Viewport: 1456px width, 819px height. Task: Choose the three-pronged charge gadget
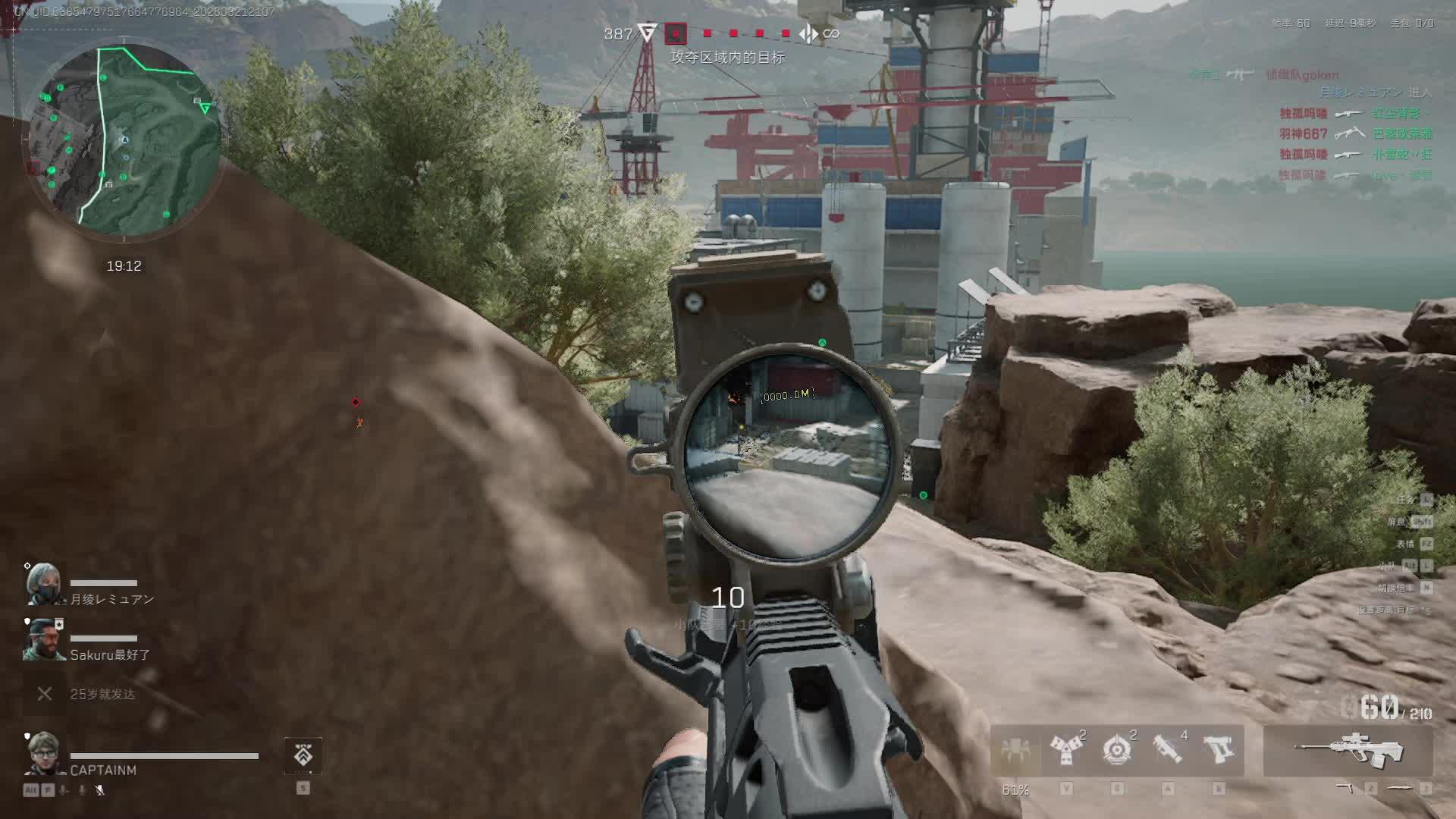point(1065,750)
